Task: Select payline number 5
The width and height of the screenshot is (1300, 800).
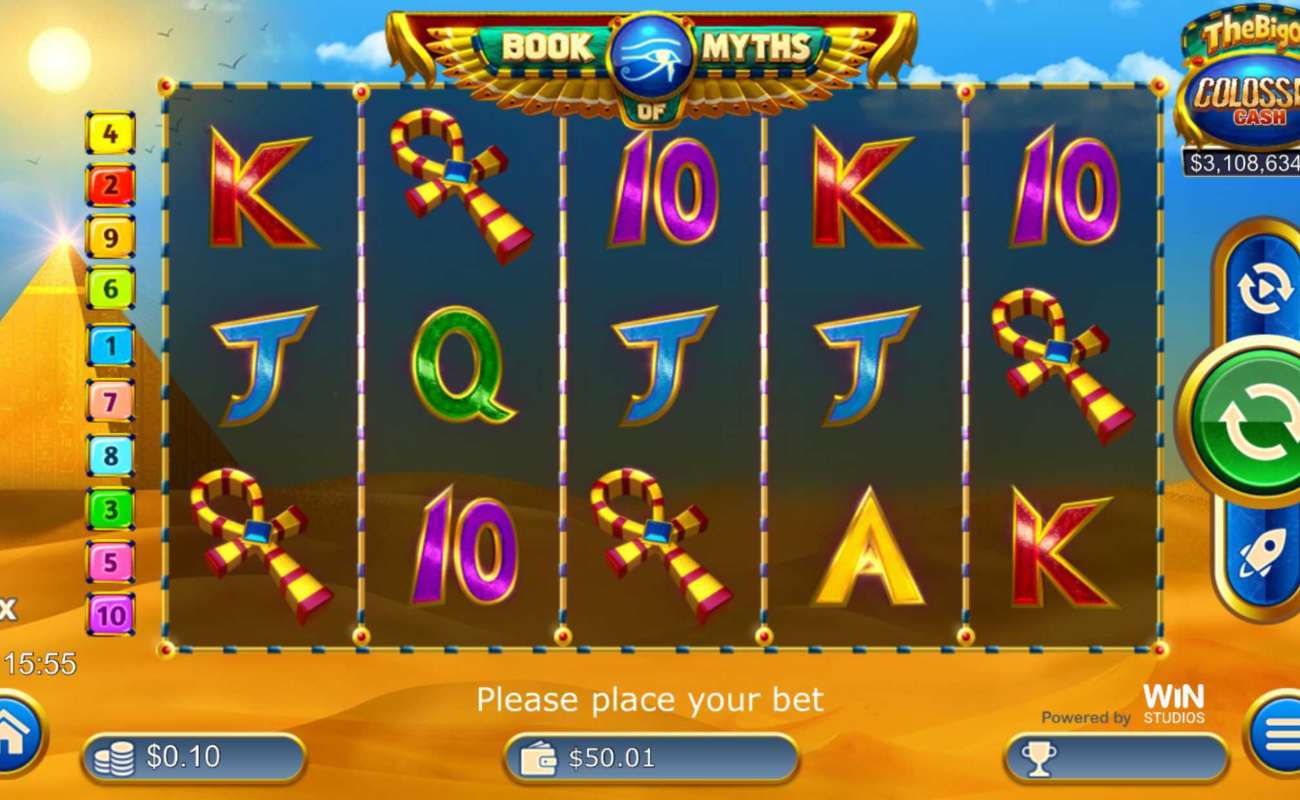Action: [x=110, y=562]
